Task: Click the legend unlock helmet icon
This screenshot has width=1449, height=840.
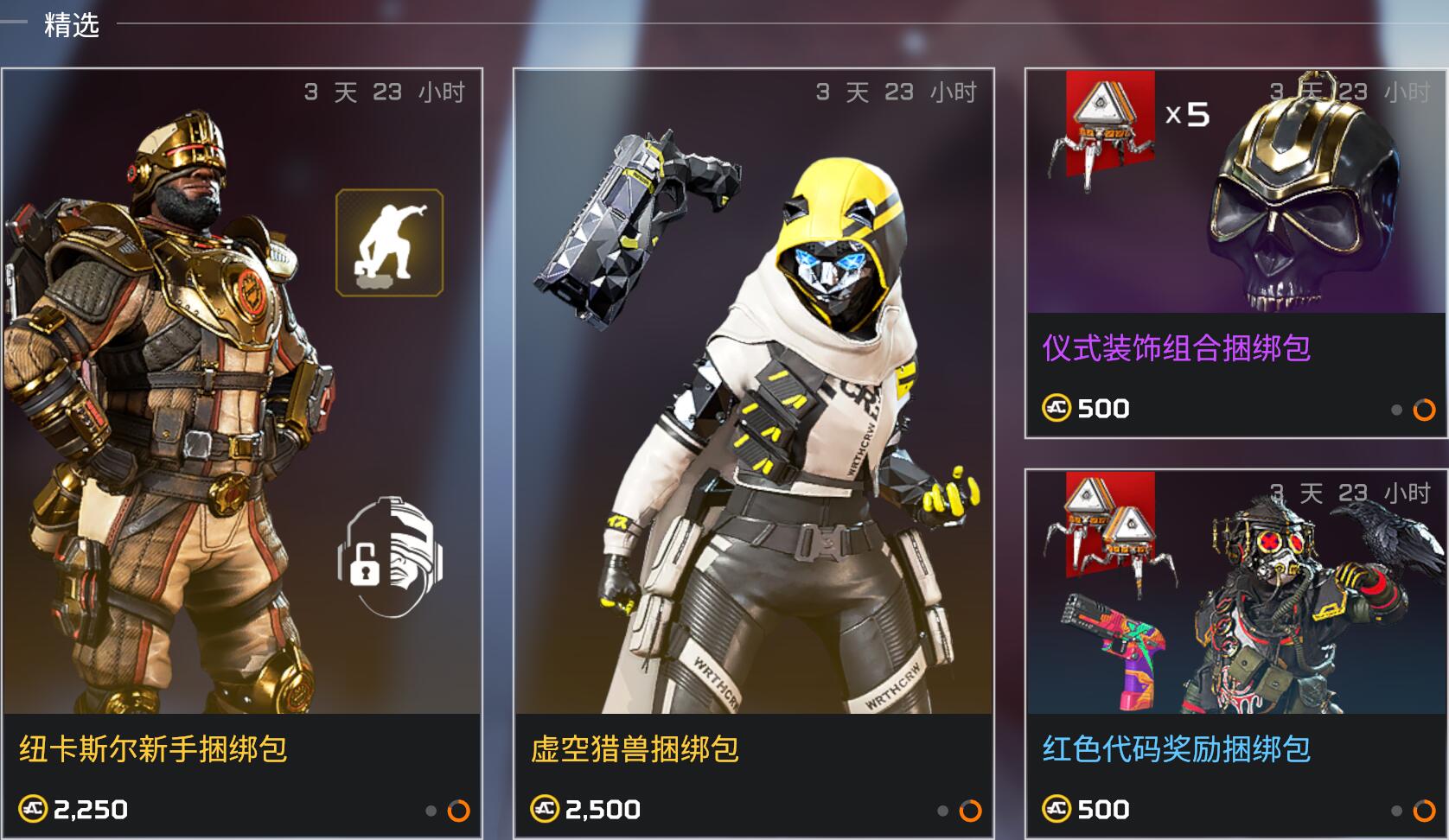Action: pos(390,556)
